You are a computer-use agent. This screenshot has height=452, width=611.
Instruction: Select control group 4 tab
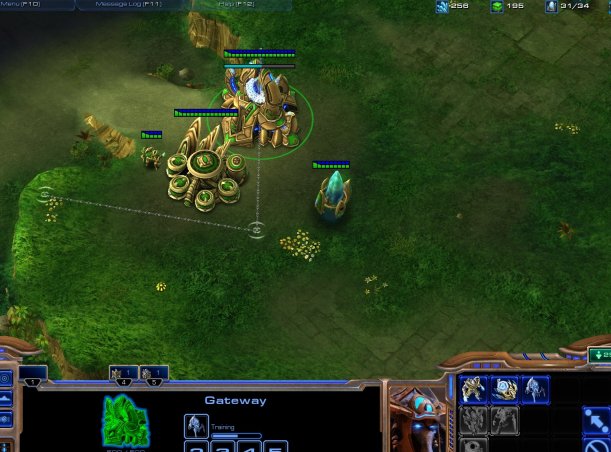pyautogui.click(x=123, y=375)
